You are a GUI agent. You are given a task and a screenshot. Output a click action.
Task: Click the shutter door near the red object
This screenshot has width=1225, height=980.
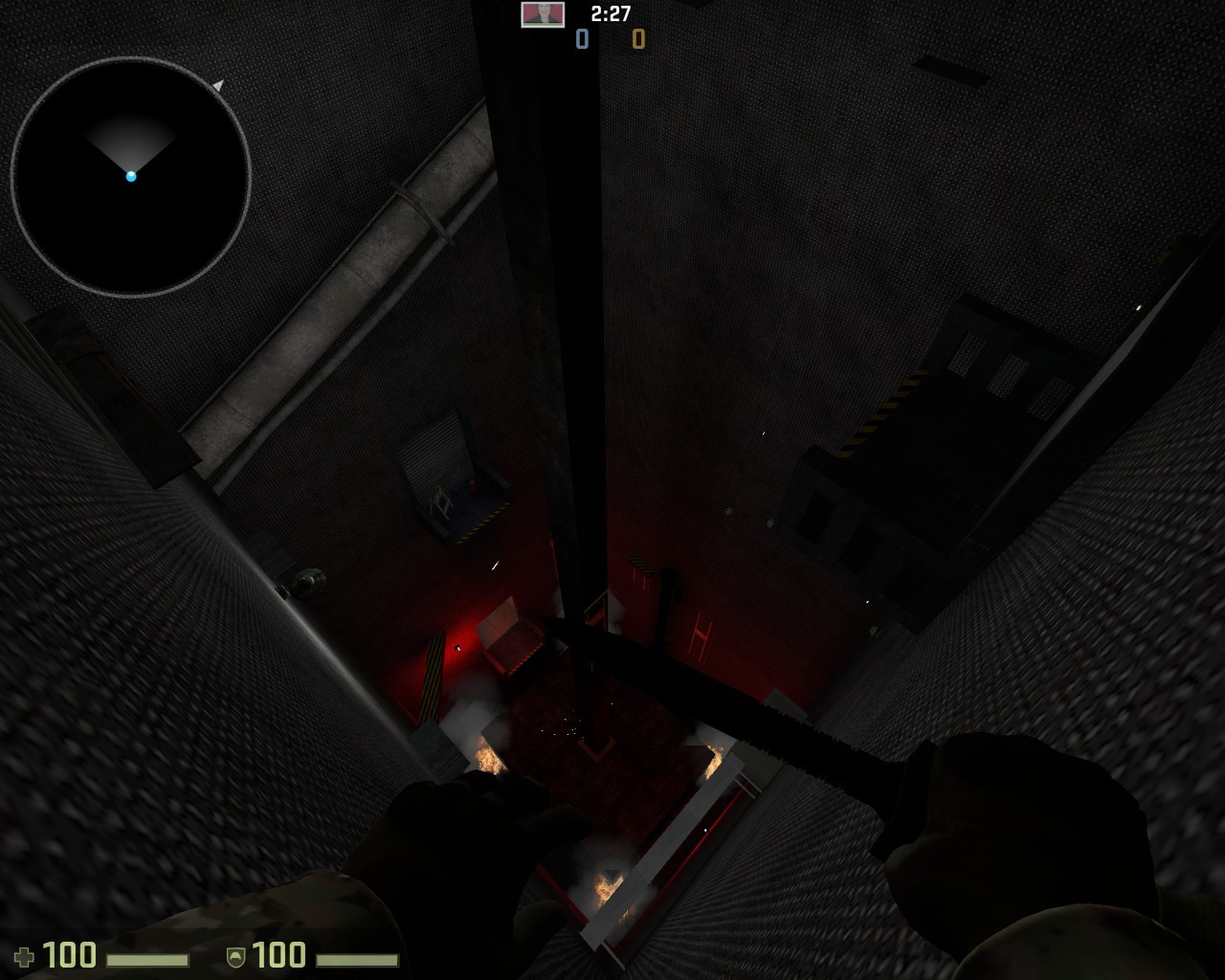pos(440,459)
